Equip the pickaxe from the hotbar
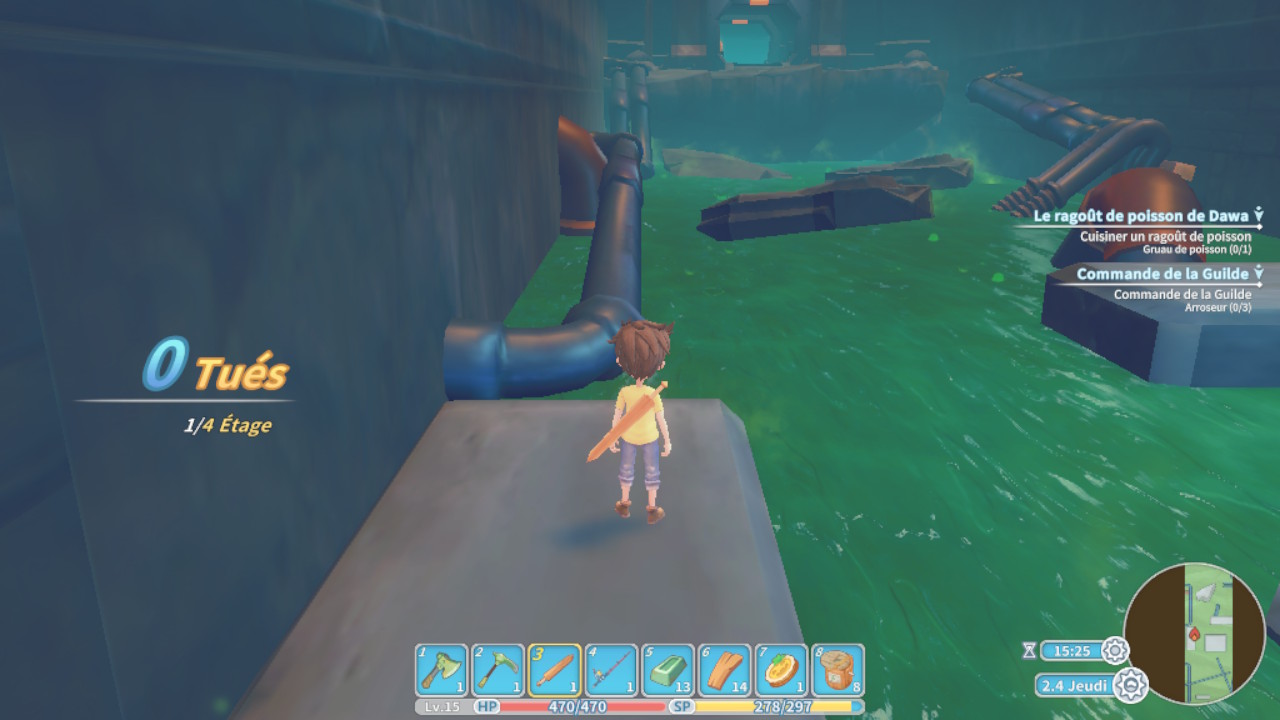The image size is (1280, 720). [498, 670]
